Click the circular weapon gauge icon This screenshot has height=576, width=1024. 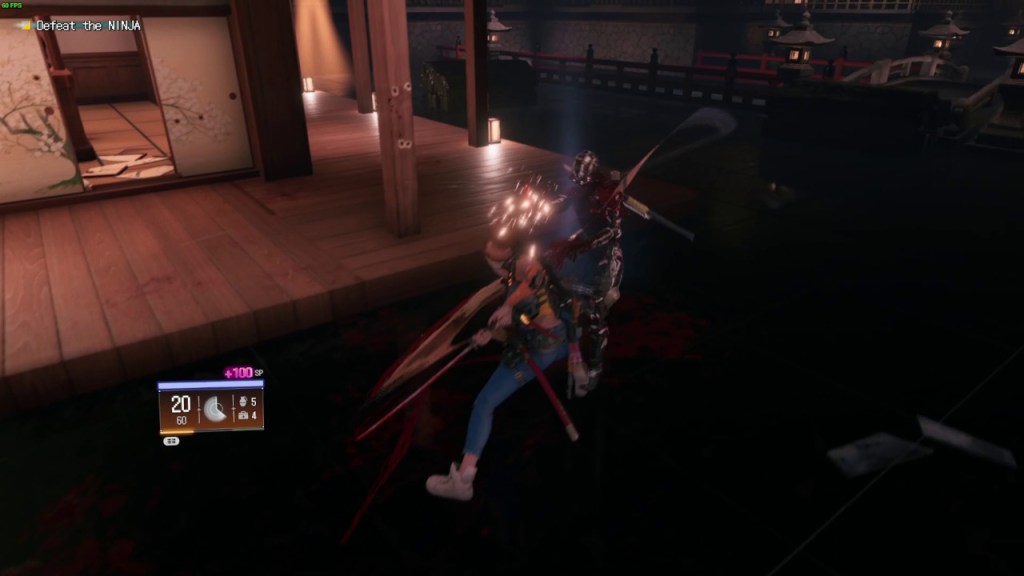point(215,408)
